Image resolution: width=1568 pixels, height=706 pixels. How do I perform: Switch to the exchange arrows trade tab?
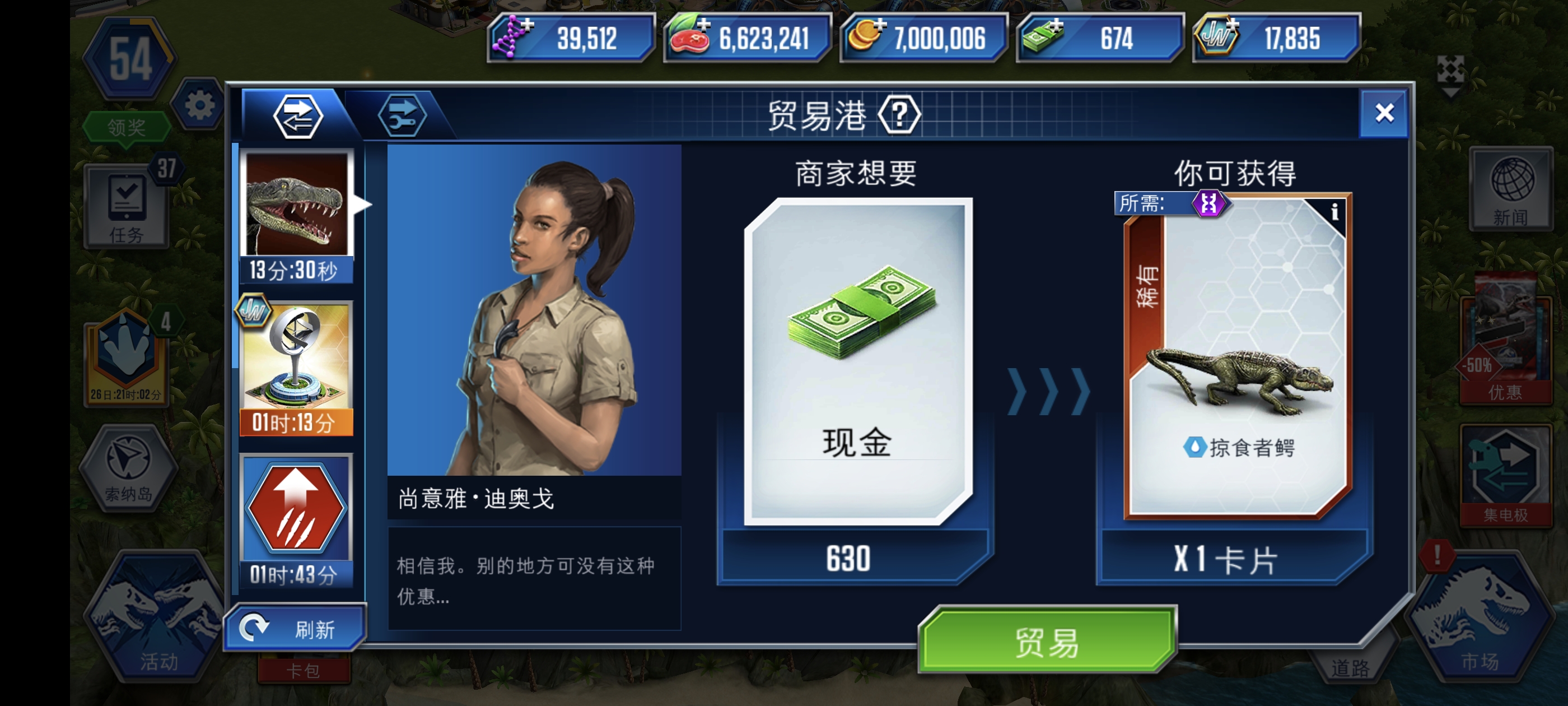pos(298,116)
